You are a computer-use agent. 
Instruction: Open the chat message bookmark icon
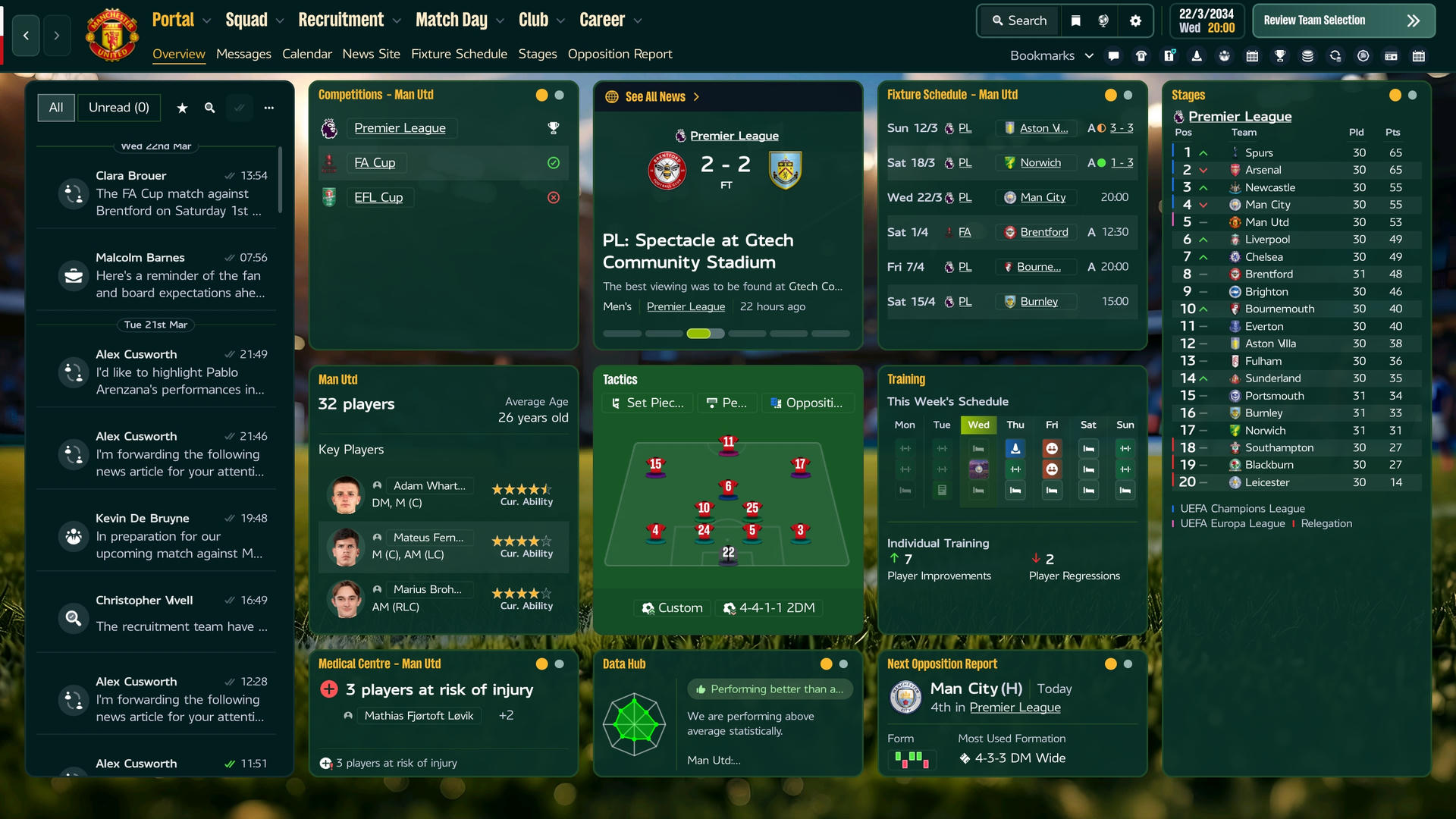[x=1114, y=56]
